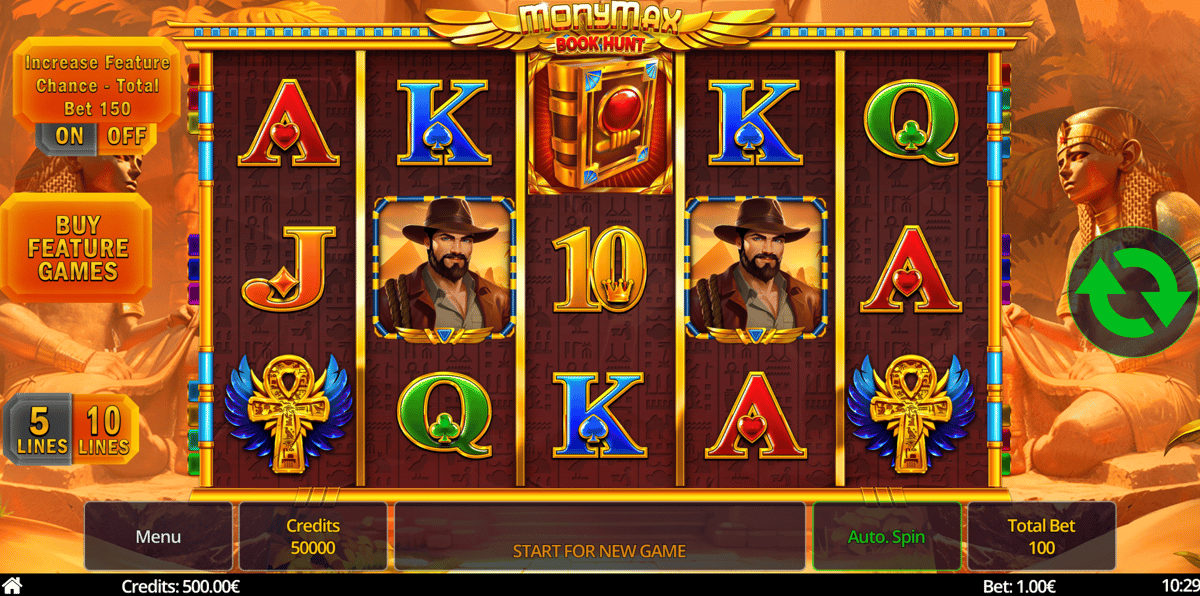Open the Buy Feature Games offer
This screenshot has width=1200, height=596.
[78, 248]
